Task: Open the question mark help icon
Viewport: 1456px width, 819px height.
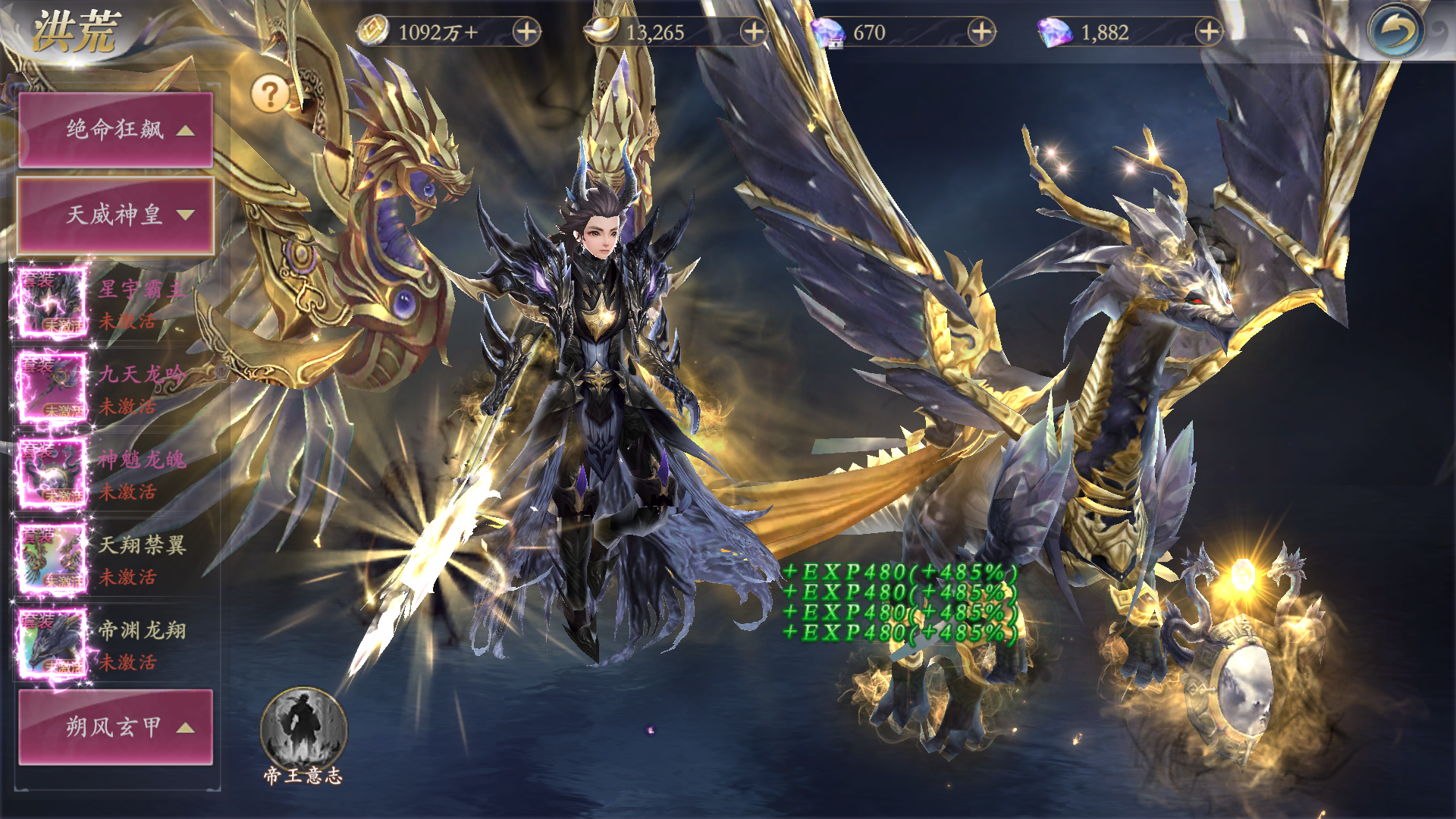Action: [270, 94]
